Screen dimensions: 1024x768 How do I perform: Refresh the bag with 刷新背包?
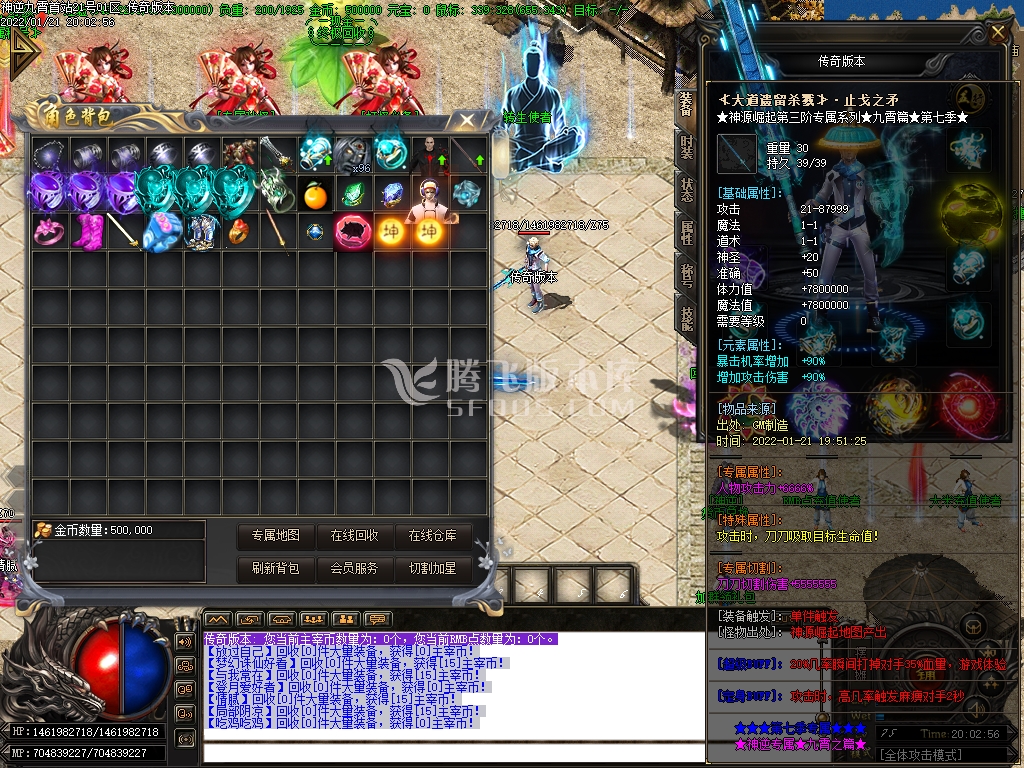276,568
